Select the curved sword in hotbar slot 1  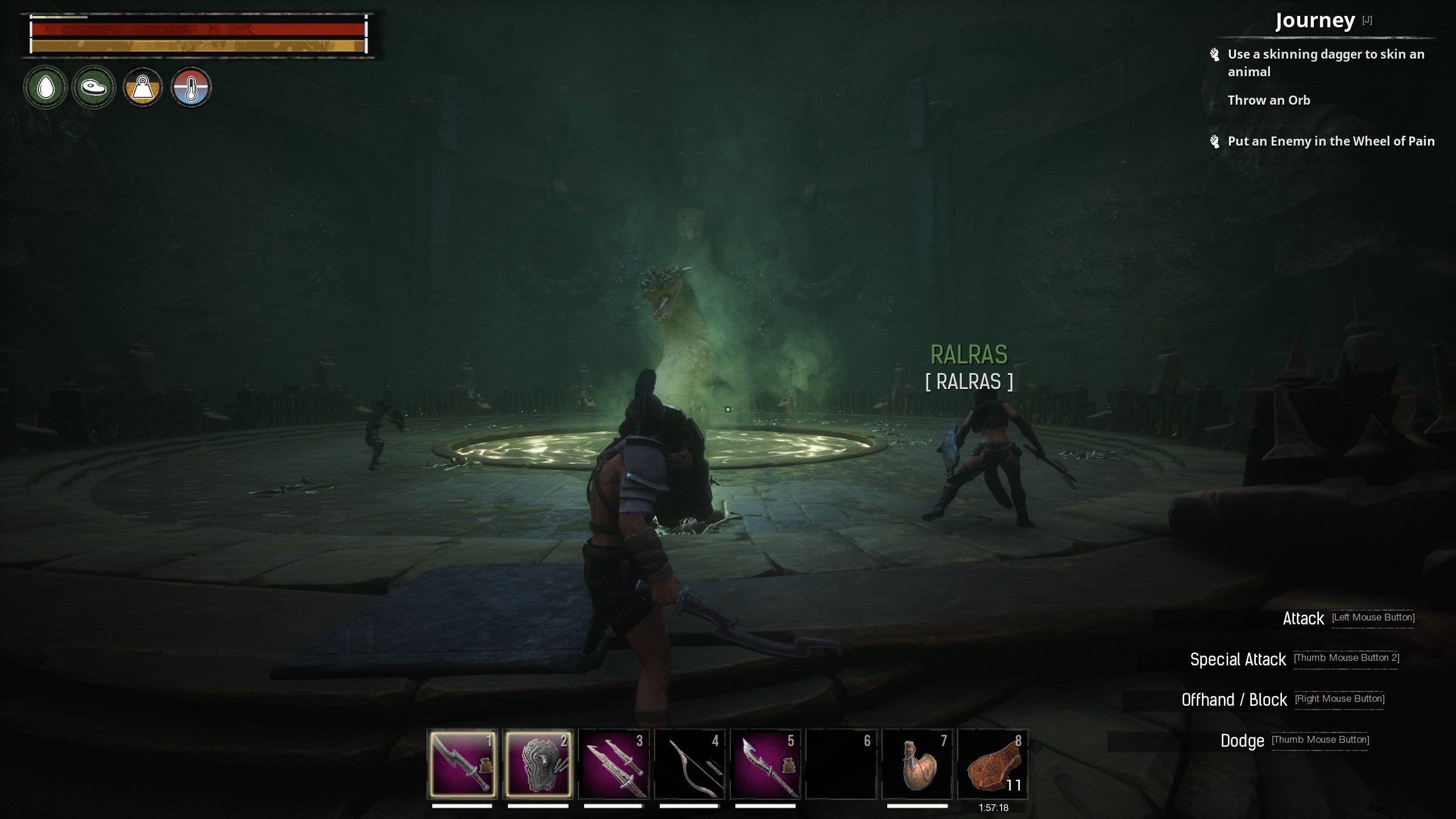pos(462,764)
